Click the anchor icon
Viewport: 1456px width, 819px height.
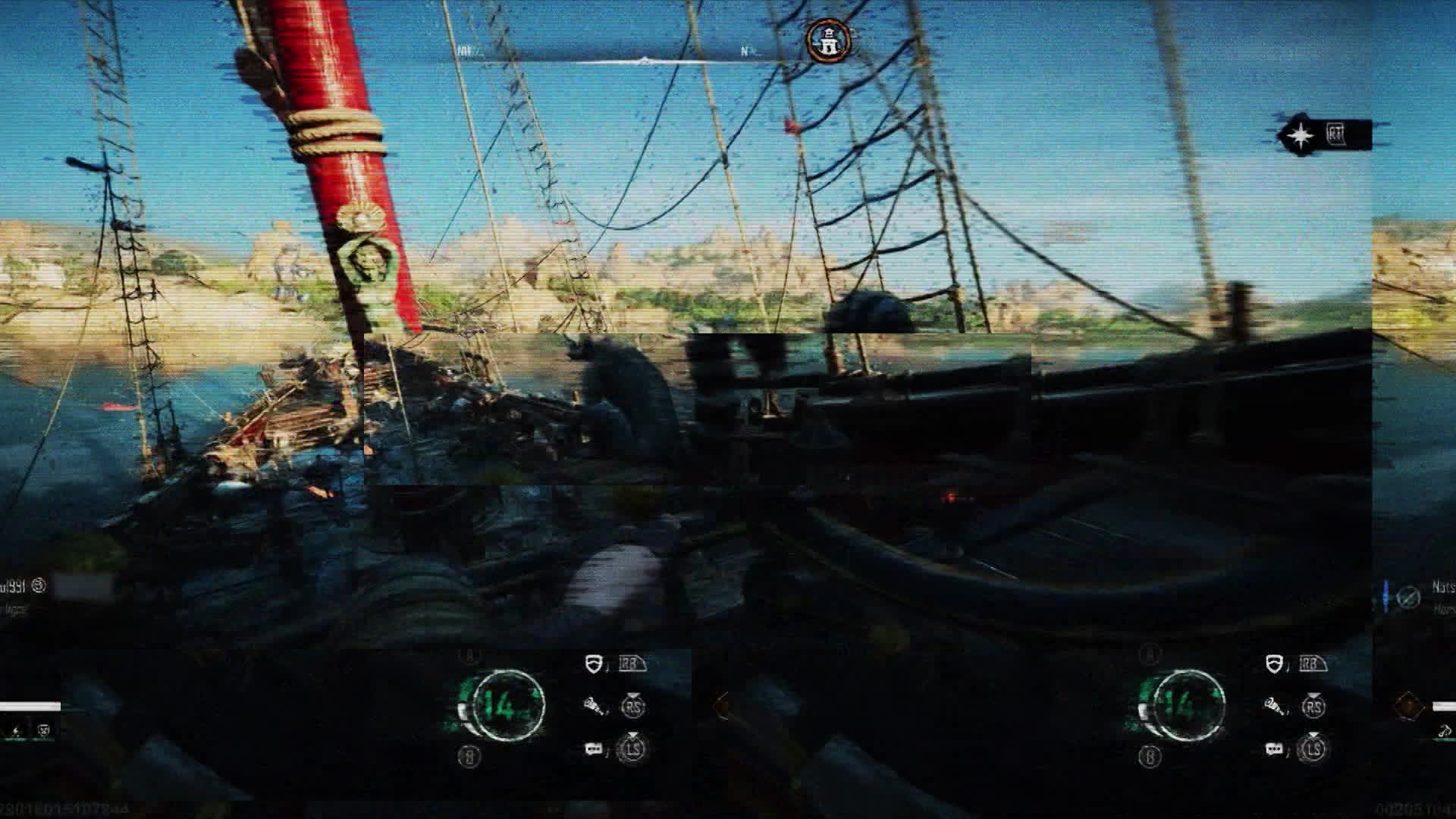pyautogui.click(x=1445, y=731)
